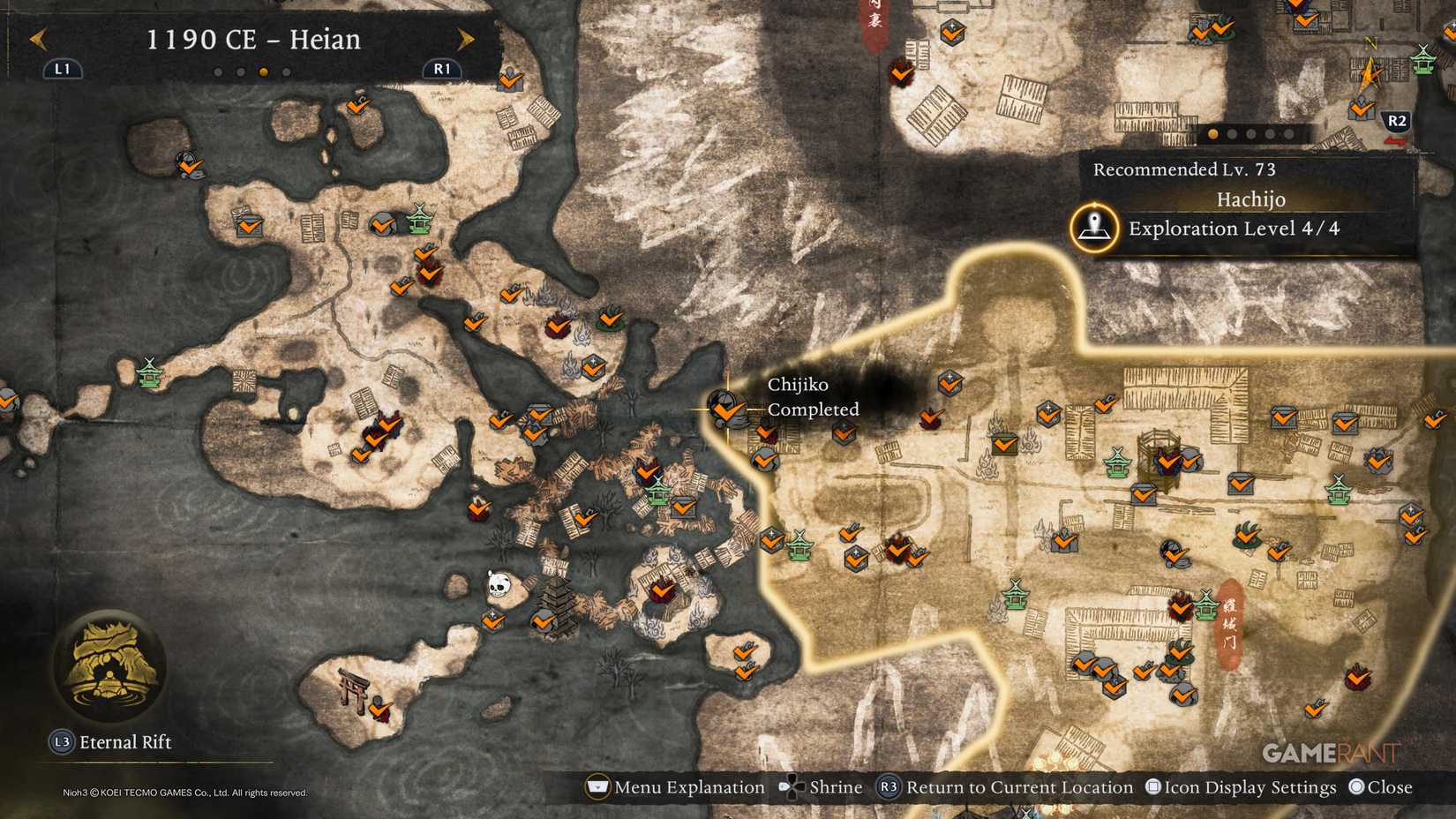1456x819 pixels.
Task: Close the map screen
Action: 1379,786
